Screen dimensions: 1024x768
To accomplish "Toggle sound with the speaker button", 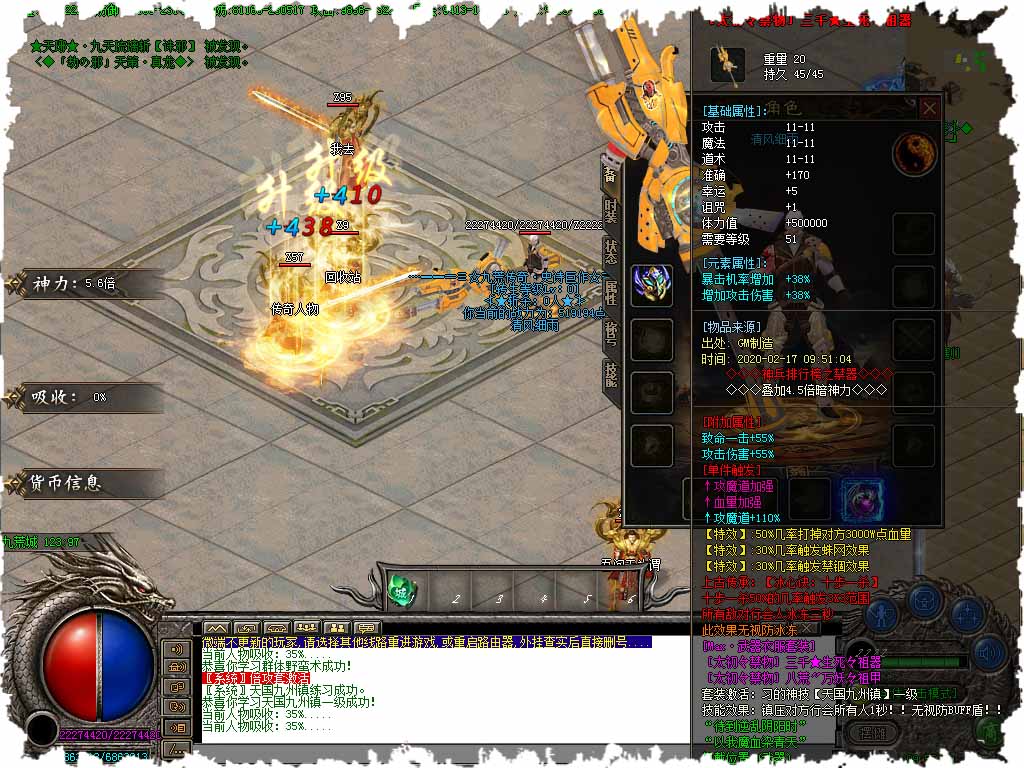I will (x=988, y=654).
